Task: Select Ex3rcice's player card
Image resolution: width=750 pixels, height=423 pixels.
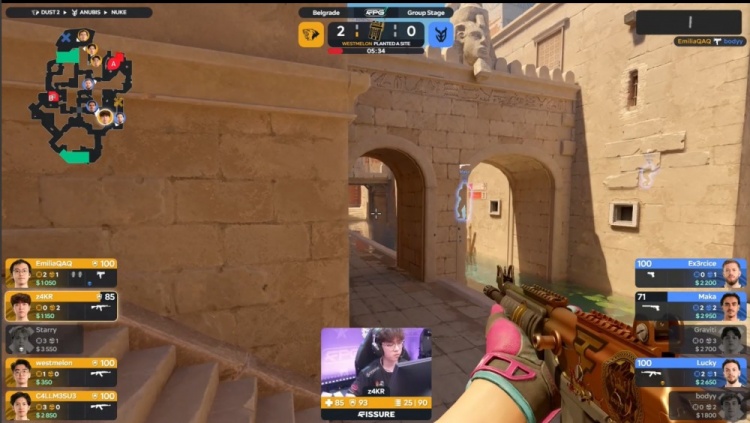Action: [690, 273]
